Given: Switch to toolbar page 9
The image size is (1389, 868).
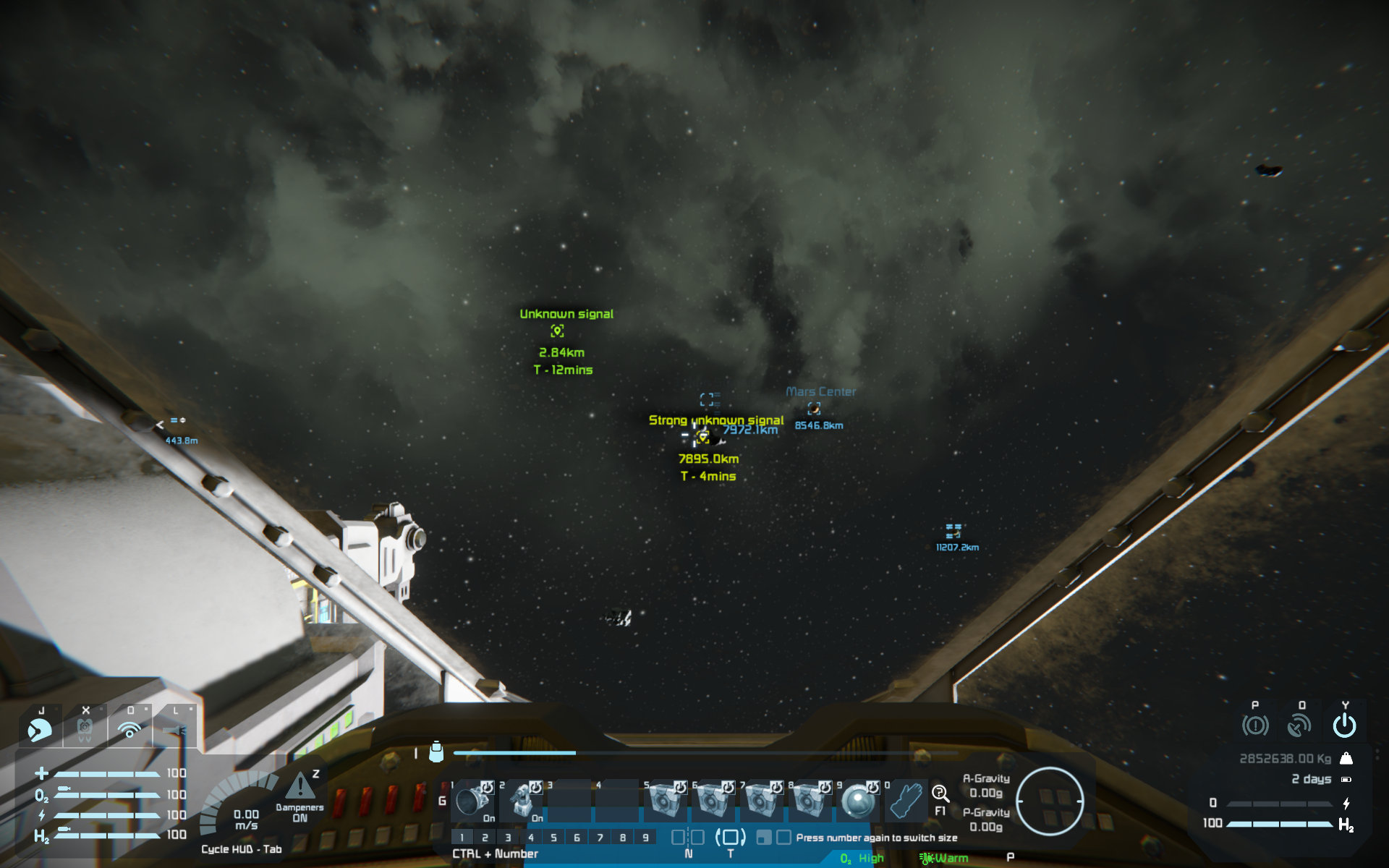Looking at the screenshot, I should pyautogui.click(x=645, y=838).
